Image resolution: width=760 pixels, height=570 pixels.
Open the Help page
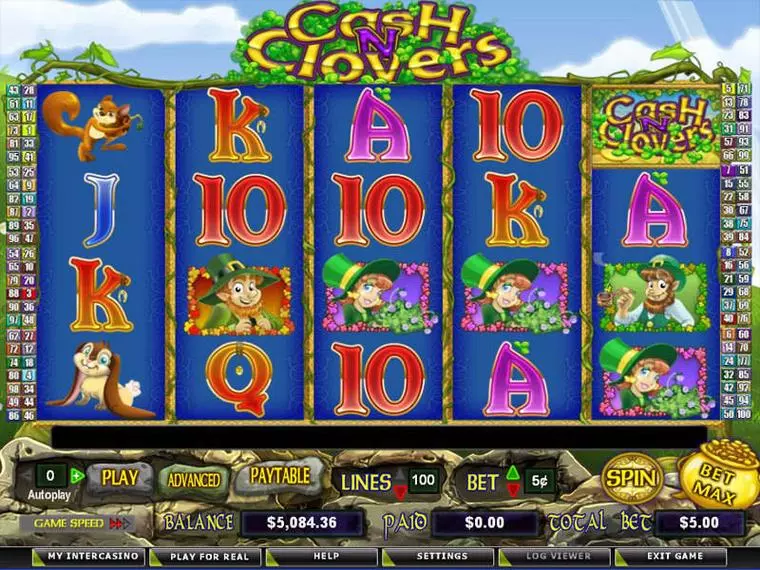click(324, 556)
